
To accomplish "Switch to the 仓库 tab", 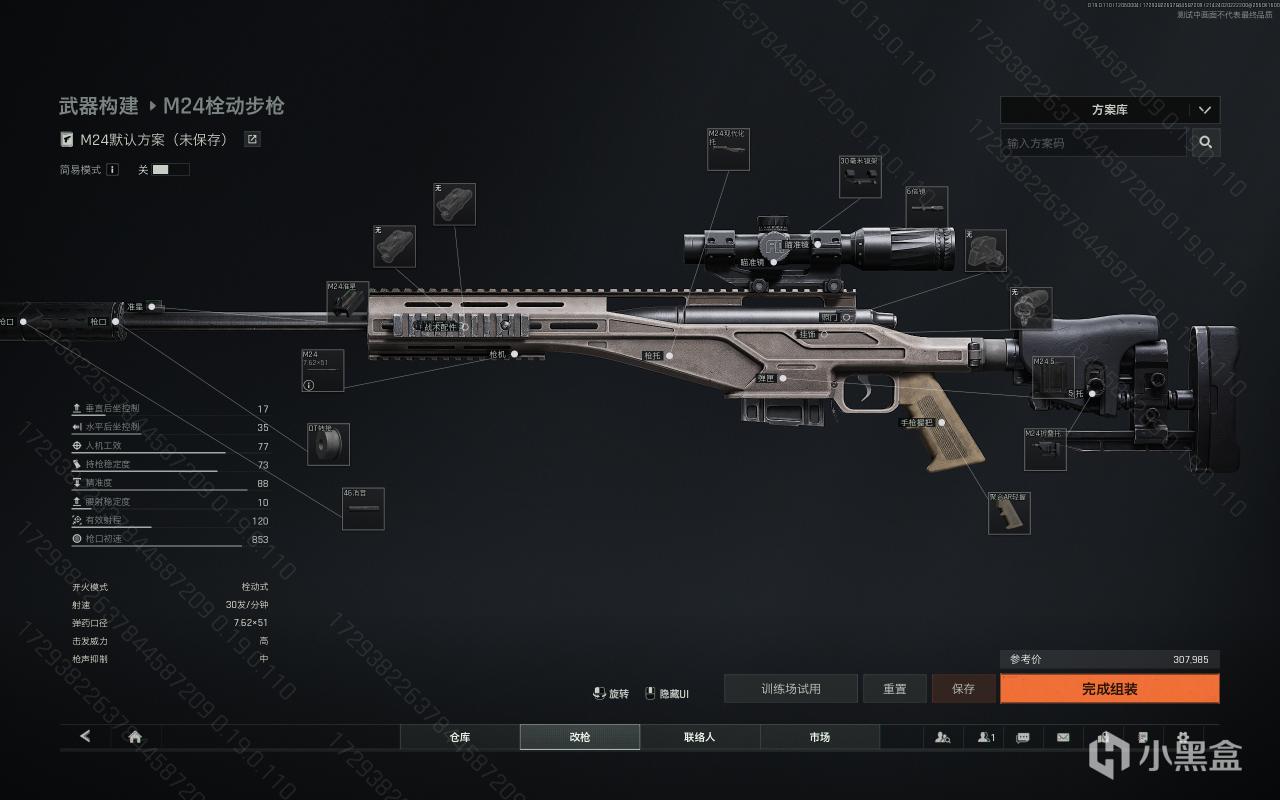I will (x=460, y=737).
